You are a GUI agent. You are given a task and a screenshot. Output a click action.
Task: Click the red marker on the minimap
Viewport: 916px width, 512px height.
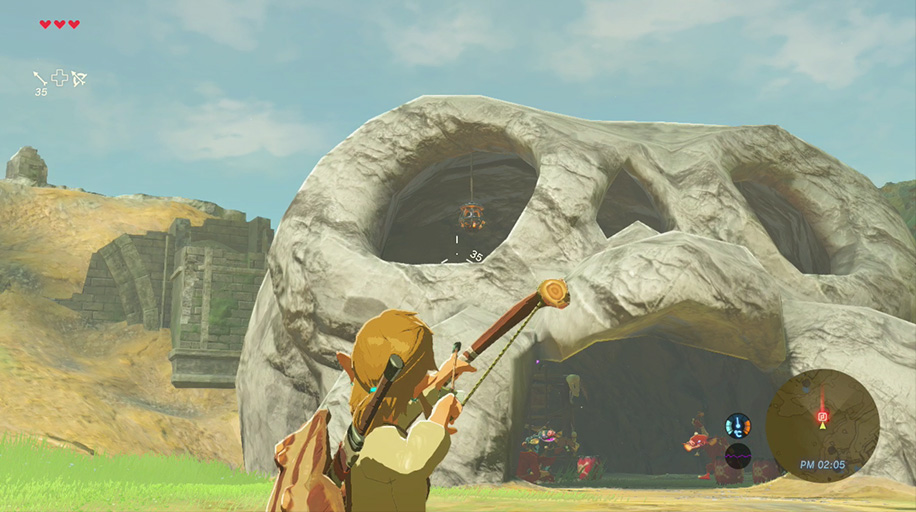pos(822,415)
